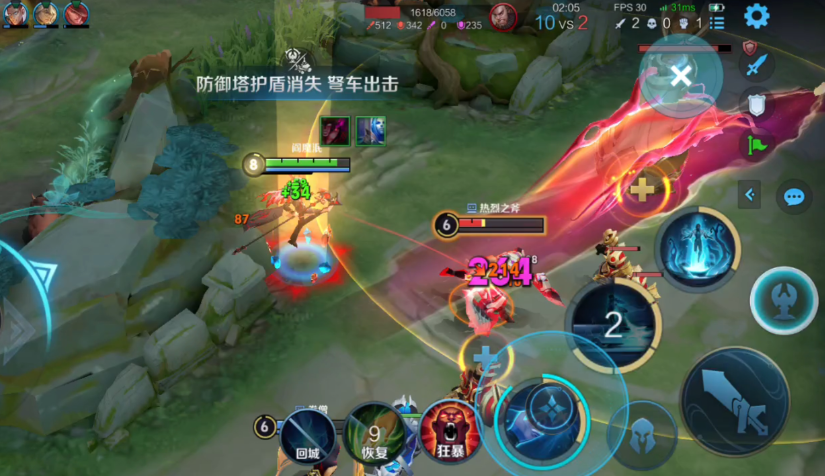
Task: Cast the 狂暴 berserk summoner spell
Action: (x=445, y=431)
